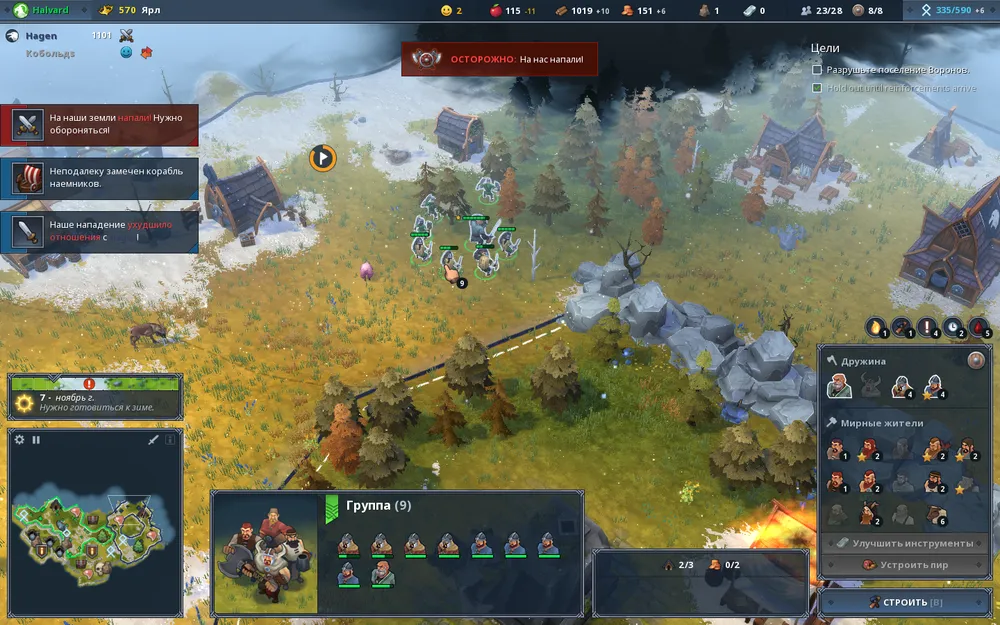The image size is (1000, 625).
Task: Open the worsened relations notification
Action: click(100, 231)
